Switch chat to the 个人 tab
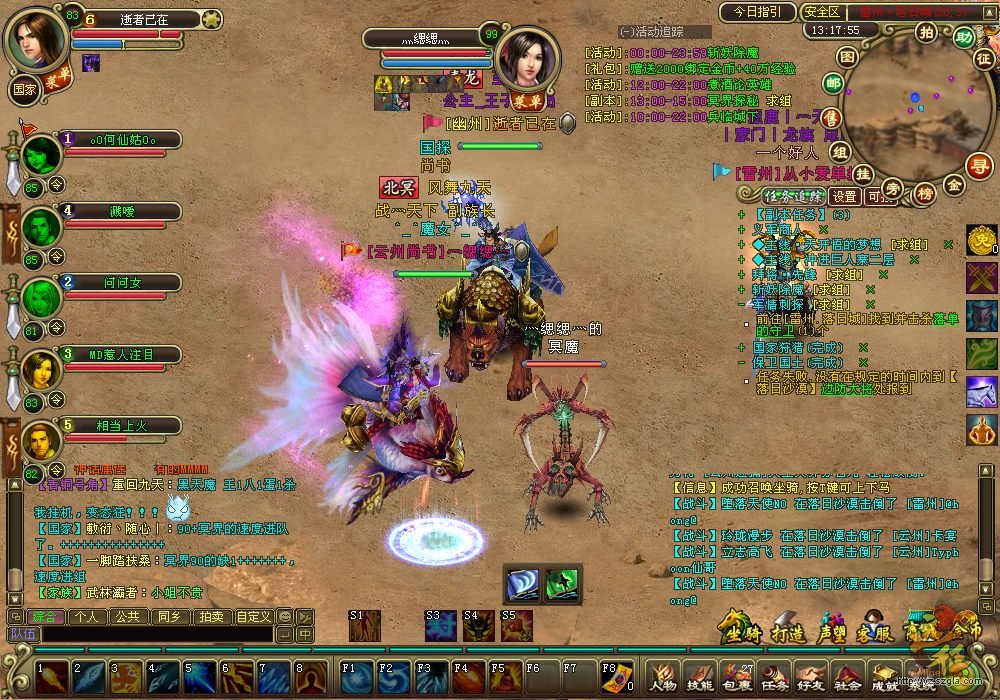Screen dimensions: 1000x700 coord(87,617)
